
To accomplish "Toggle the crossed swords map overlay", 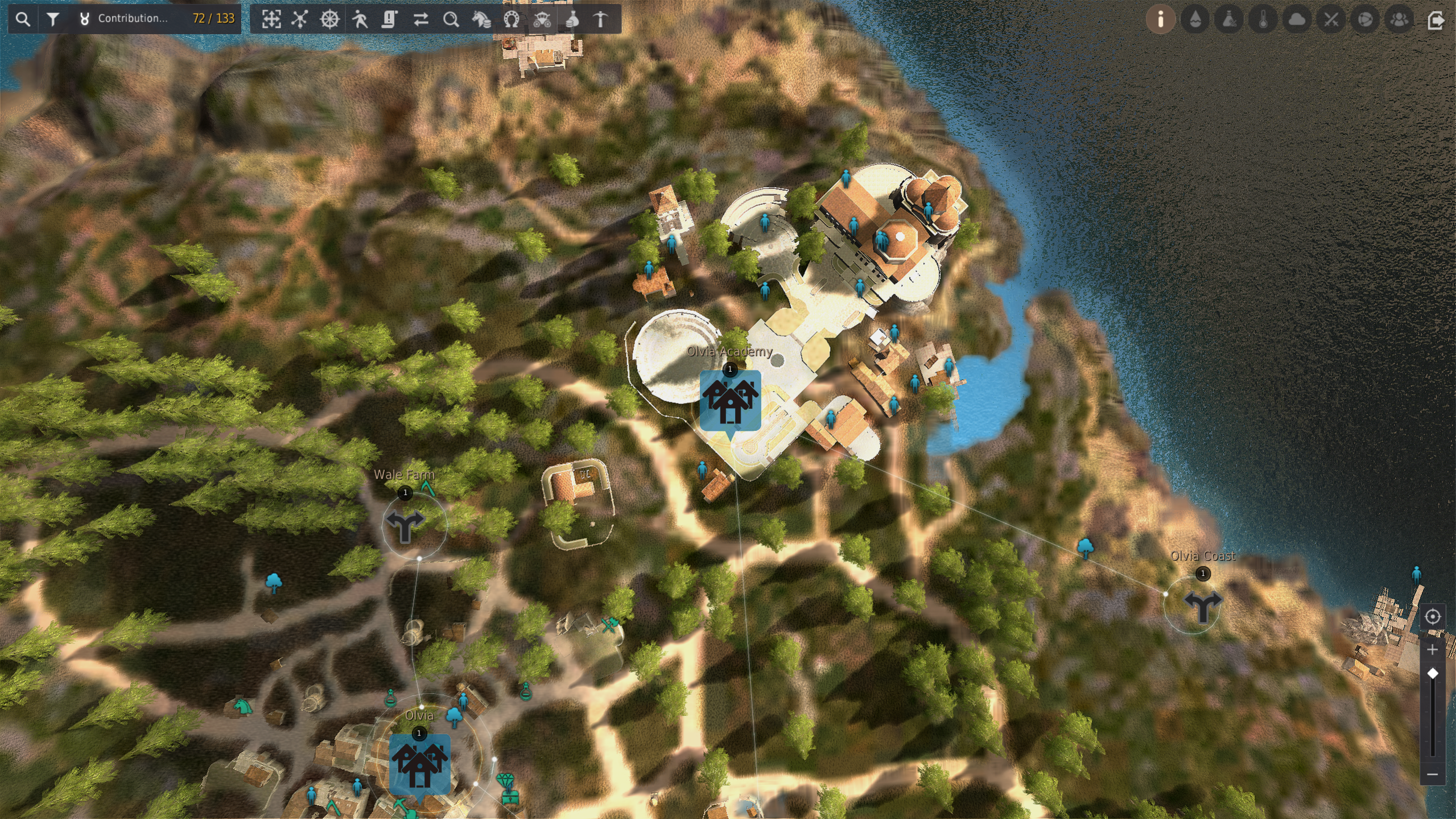I will coord(1331,19).
